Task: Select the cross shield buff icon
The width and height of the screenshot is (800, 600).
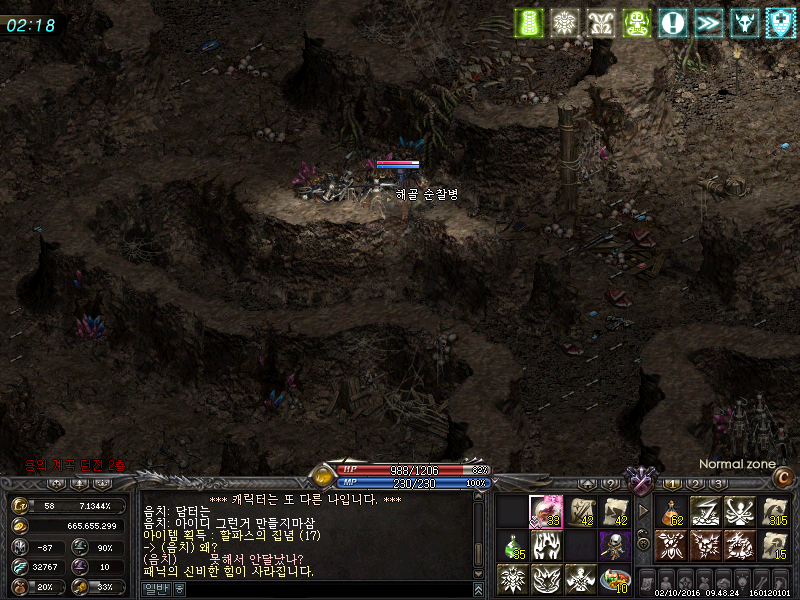Action: pos(780,22)
